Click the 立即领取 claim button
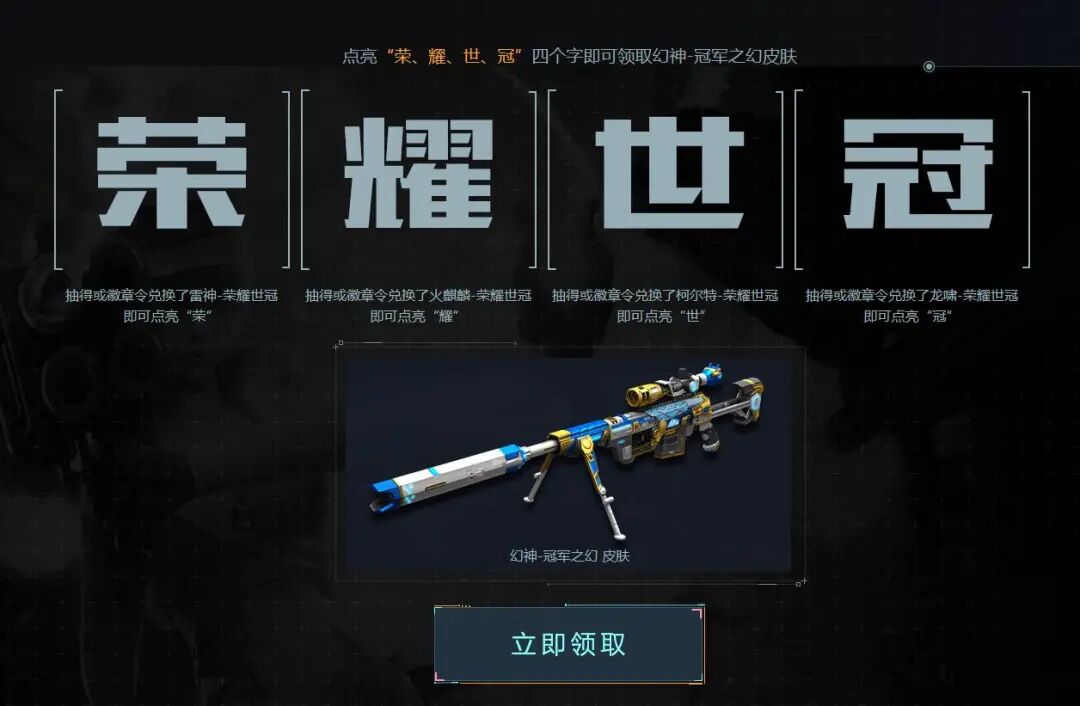Screen dimensions: 1080x706 (x=568, y=644)
